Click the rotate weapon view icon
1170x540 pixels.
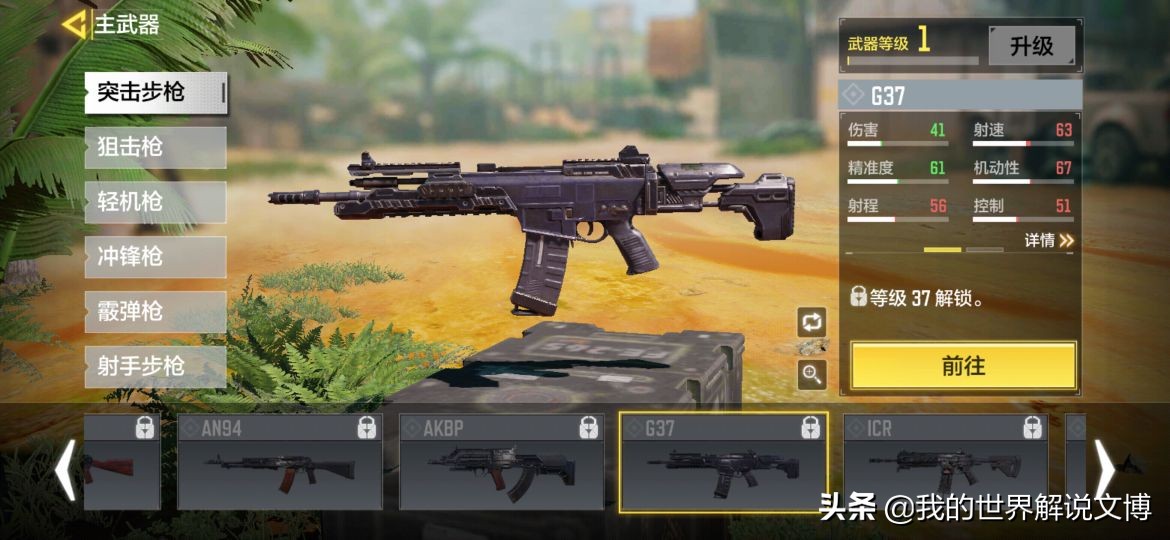(811, 322)
